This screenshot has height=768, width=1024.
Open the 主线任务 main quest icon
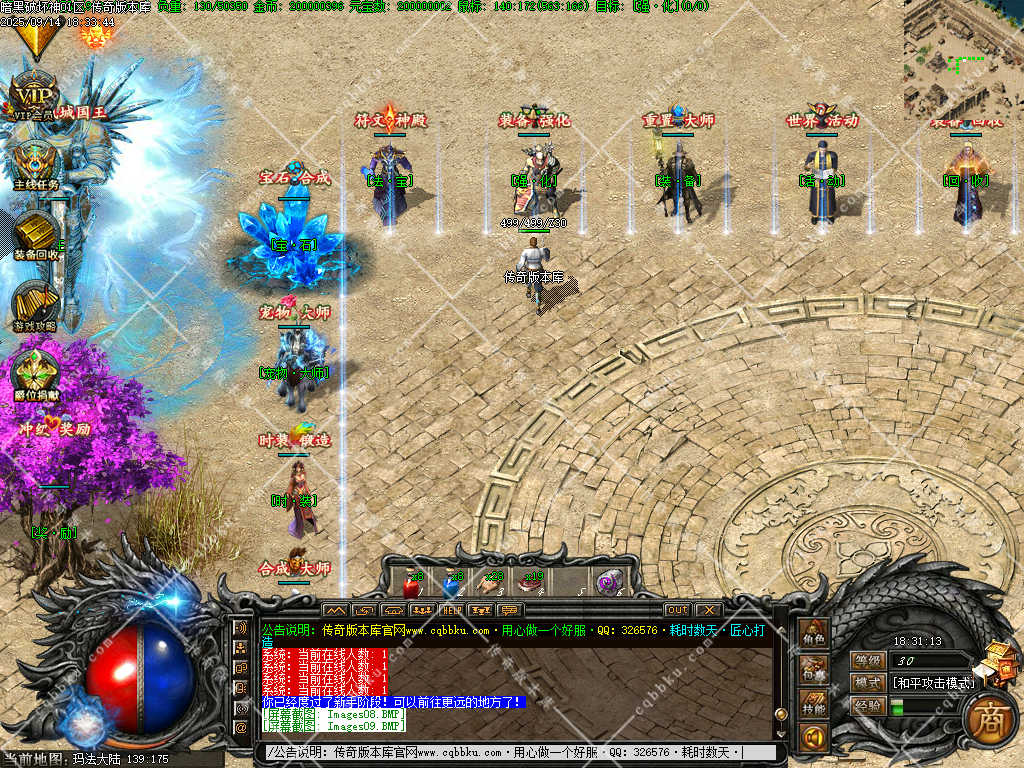click(37, 163)
